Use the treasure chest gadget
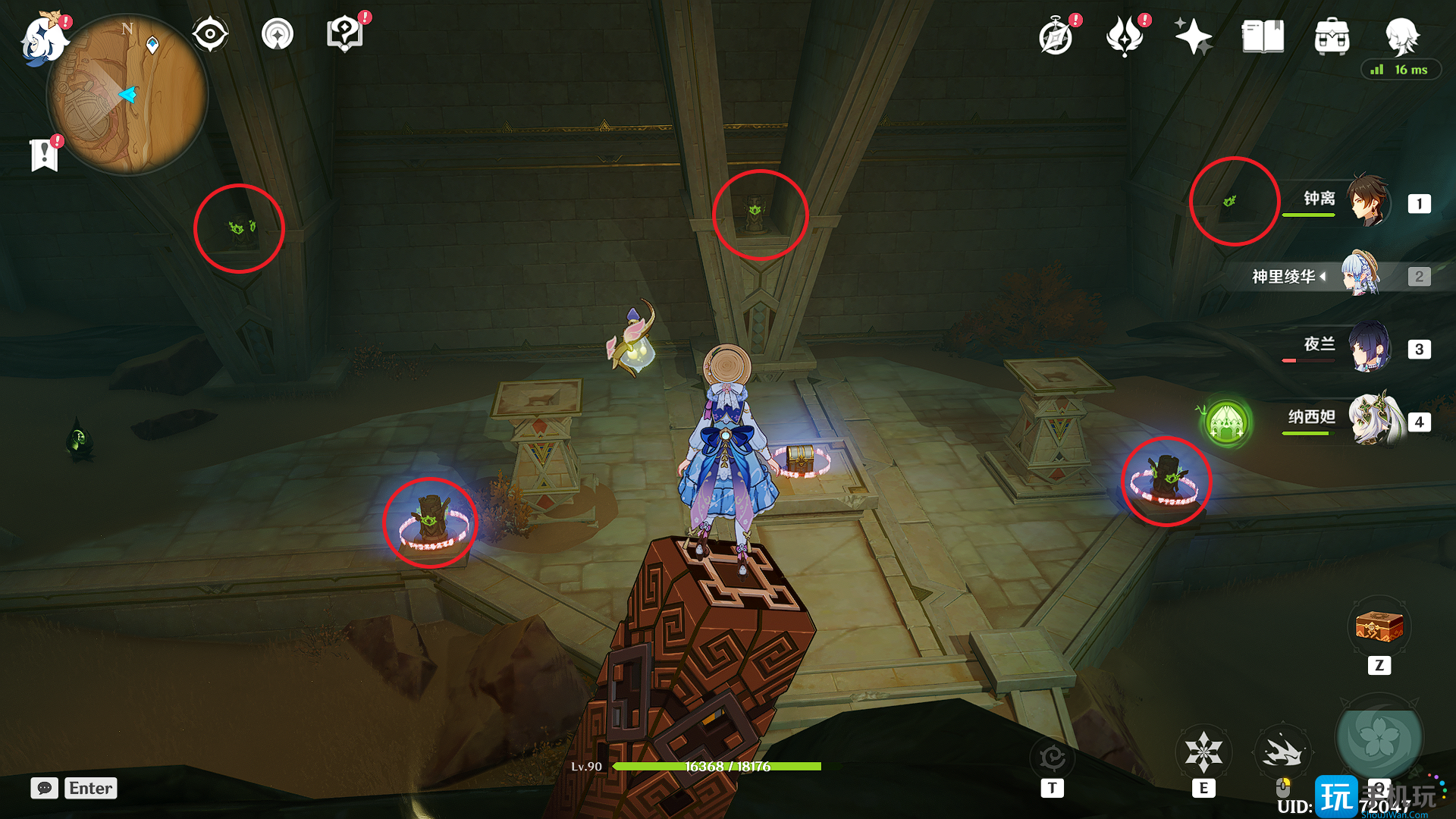Viewport: 1456px width, 819px height. 1379,627
